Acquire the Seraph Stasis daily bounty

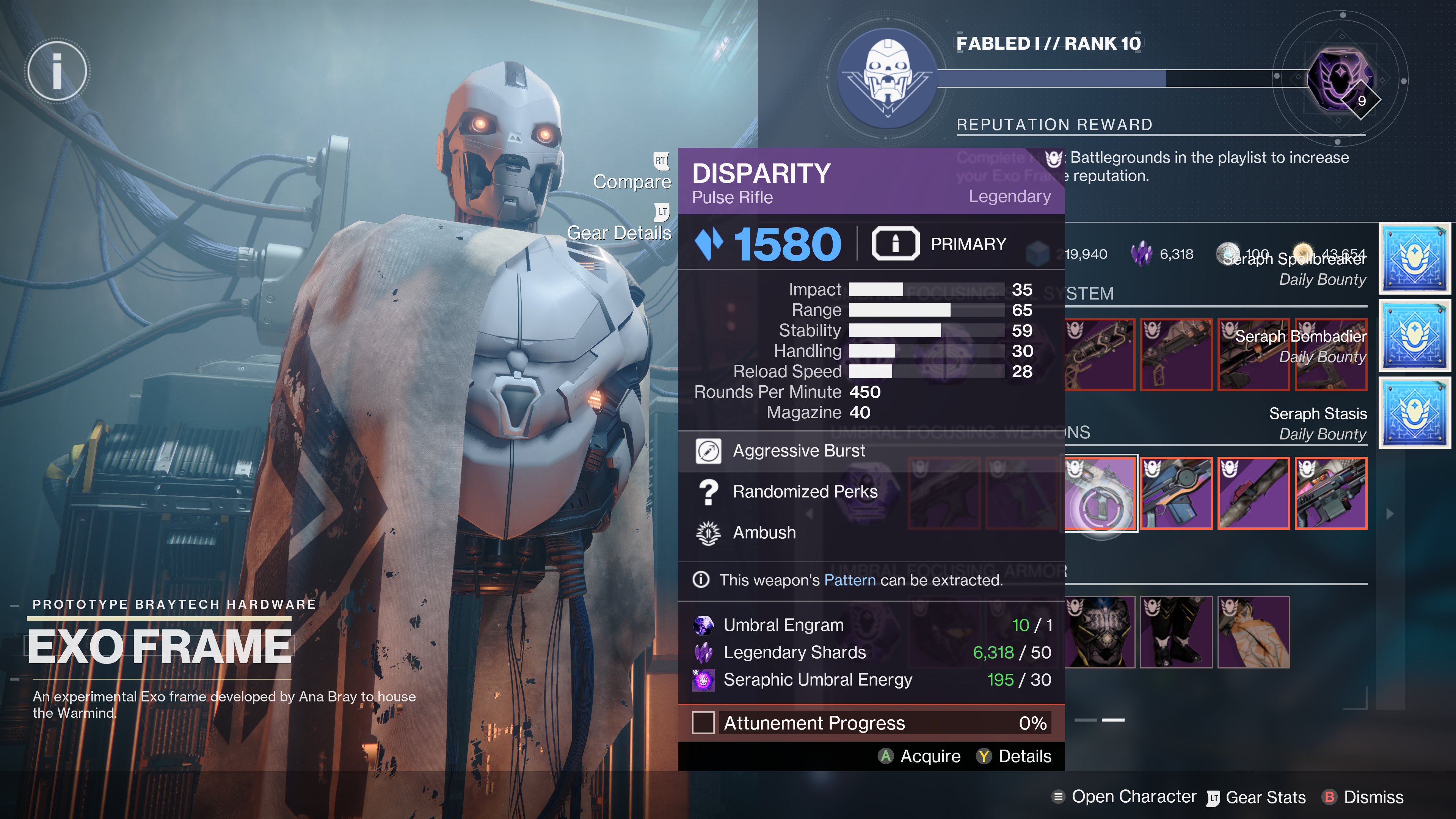(x=1415, y=413)
